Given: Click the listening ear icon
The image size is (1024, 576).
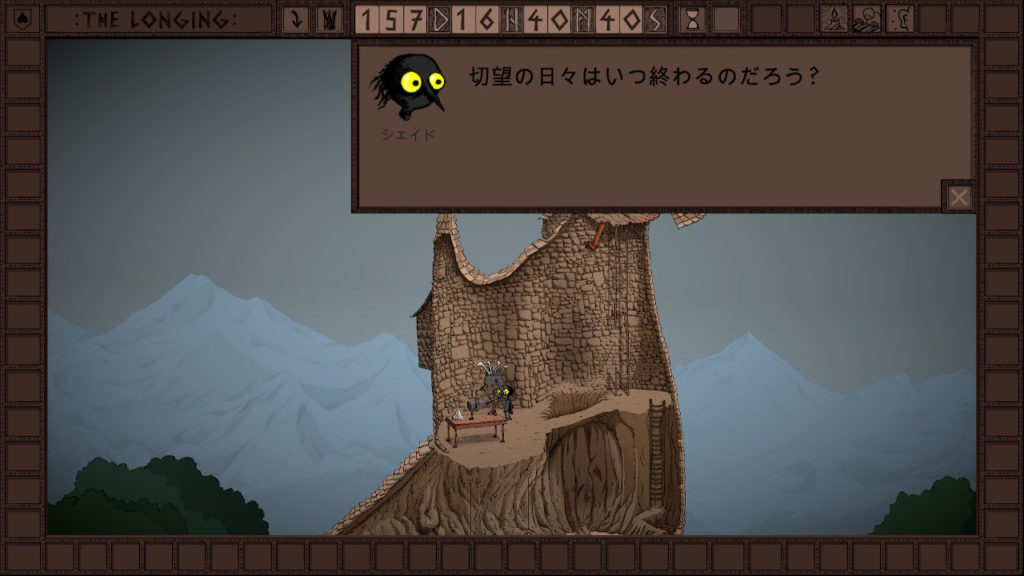Looking at the screenshot, I should click(900, 19).
